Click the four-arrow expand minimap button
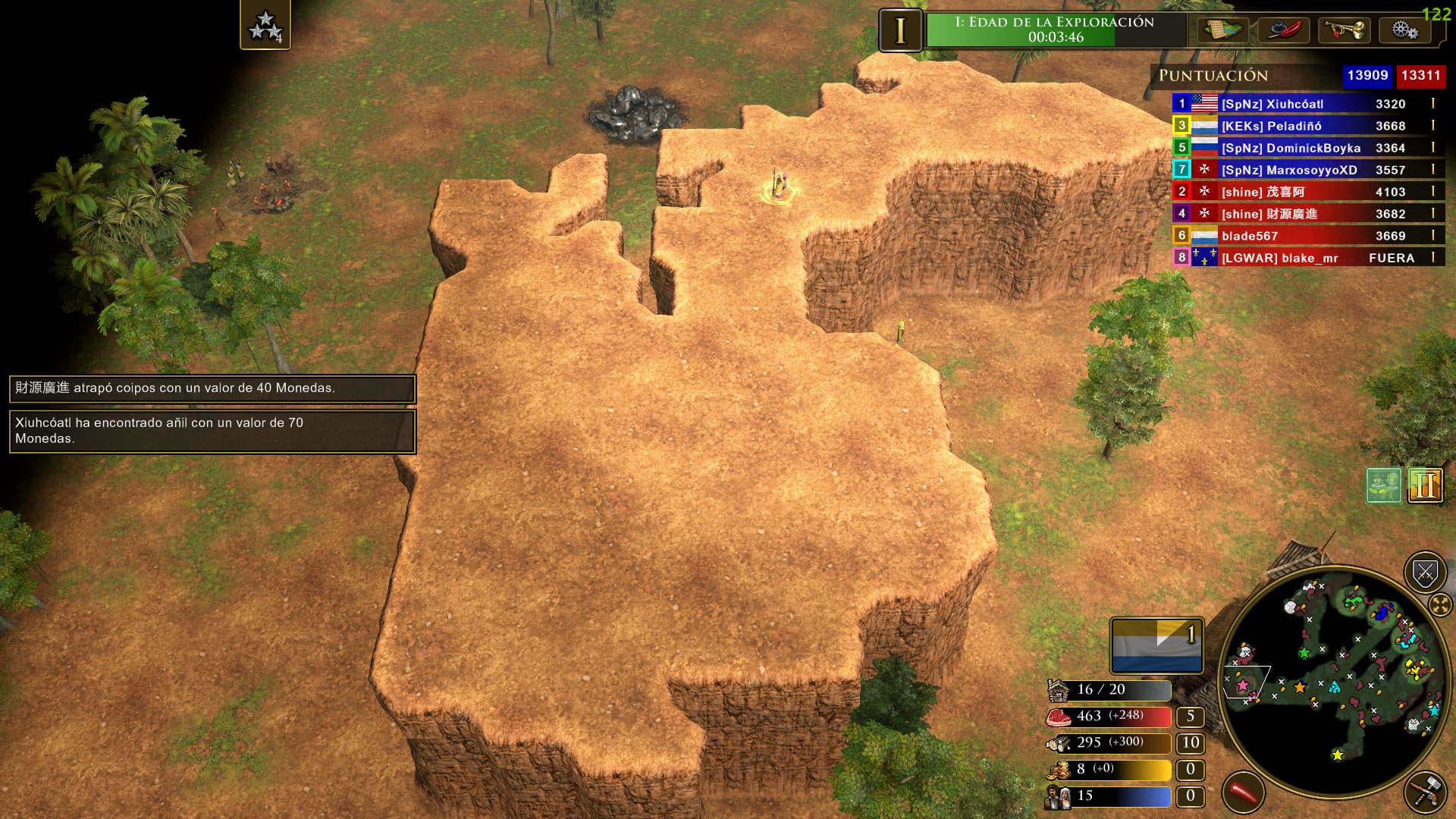Viewport: 1456px width, 819px height. (x=1439, y=605)
